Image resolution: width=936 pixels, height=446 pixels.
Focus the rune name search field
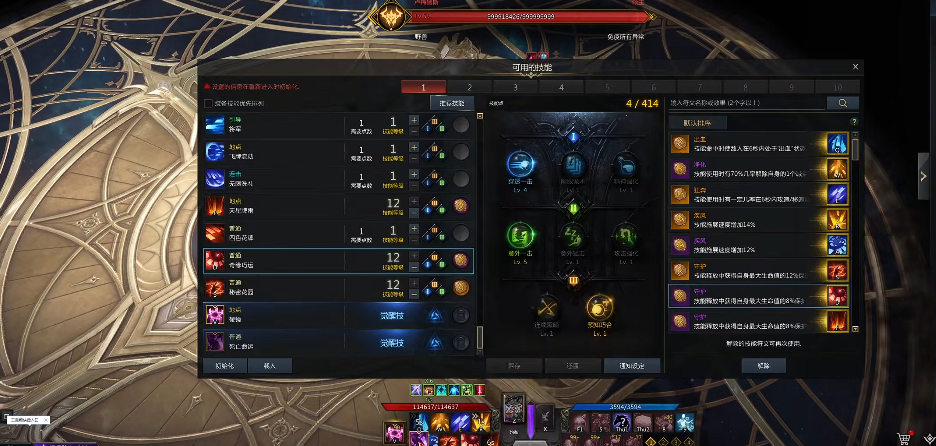(746, 102)
